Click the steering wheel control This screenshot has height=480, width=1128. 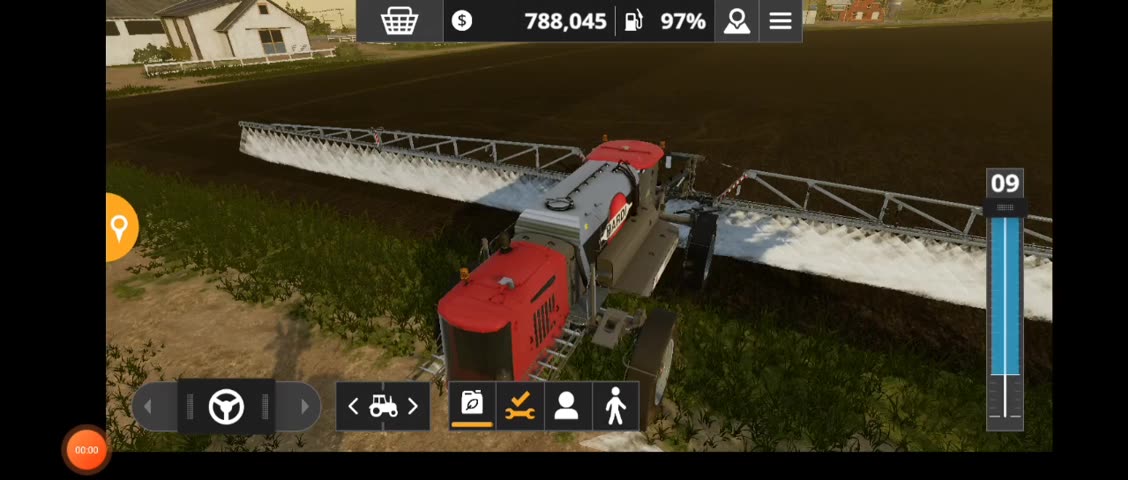[226, 407]
